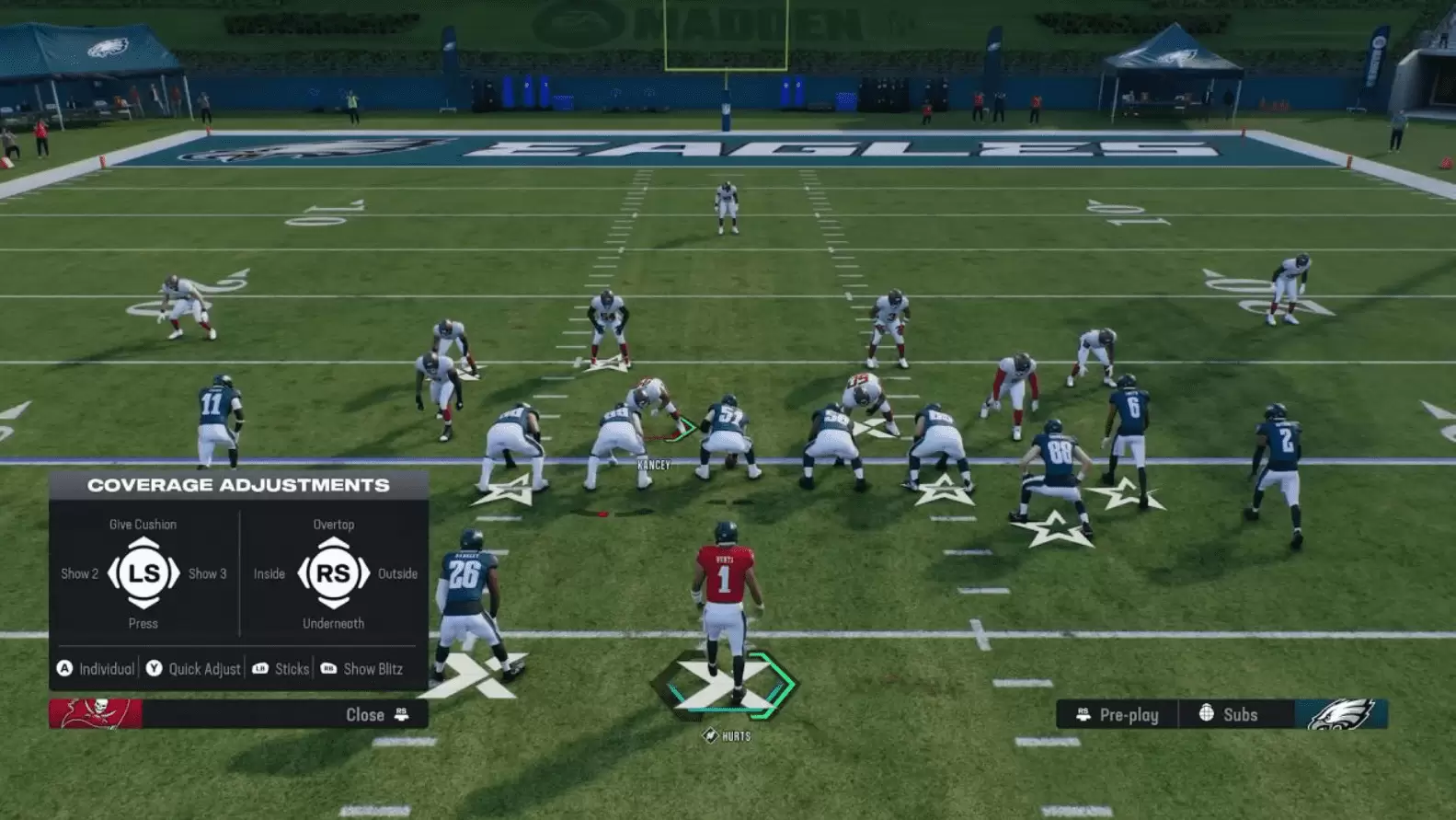This screenshot has height=820, width=1456.
Task: Select Overtop on the RS pad
Action: [334, 524]
